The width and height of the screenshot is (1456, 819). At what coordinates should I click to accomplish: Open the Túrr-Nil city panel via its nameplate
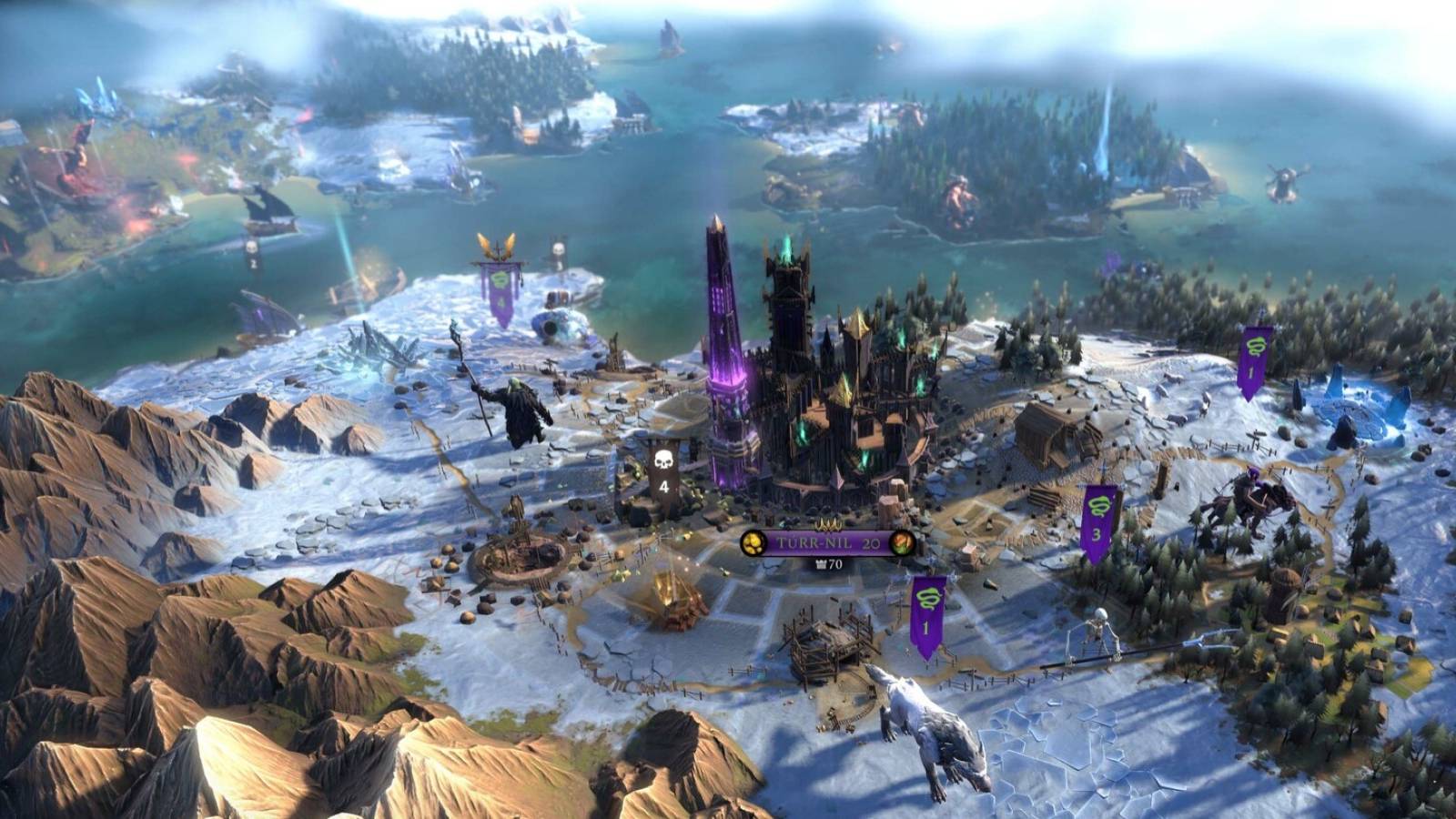point(816,542)
